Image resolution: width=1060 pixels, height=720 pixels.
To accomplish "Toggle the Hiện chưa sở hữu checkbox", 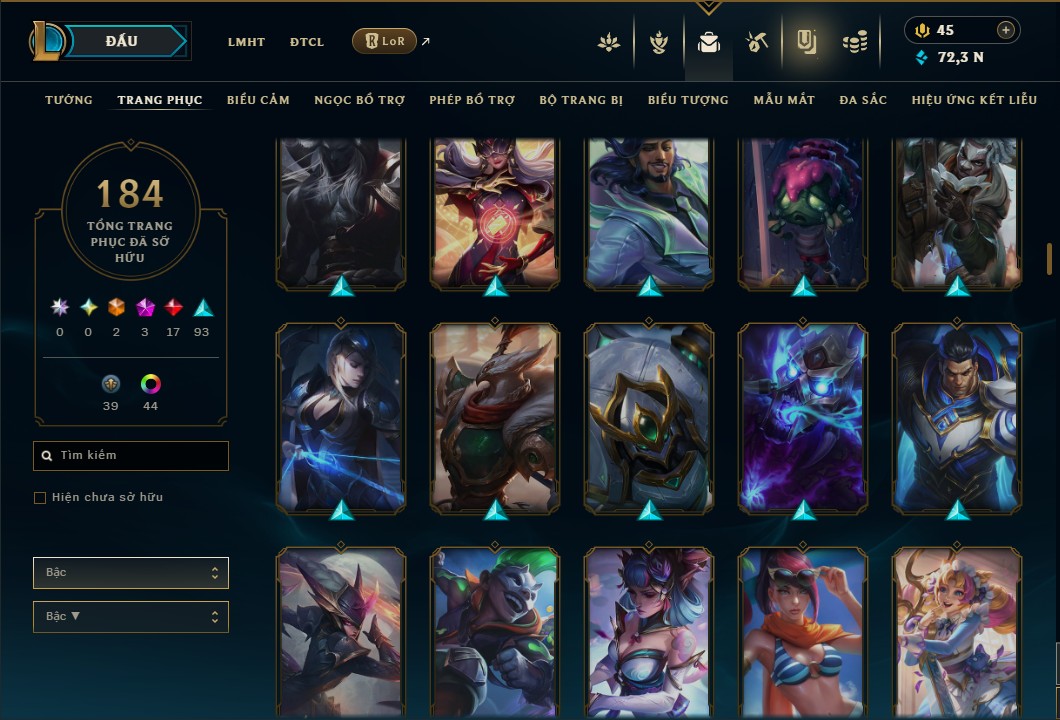I will point(40,498).
